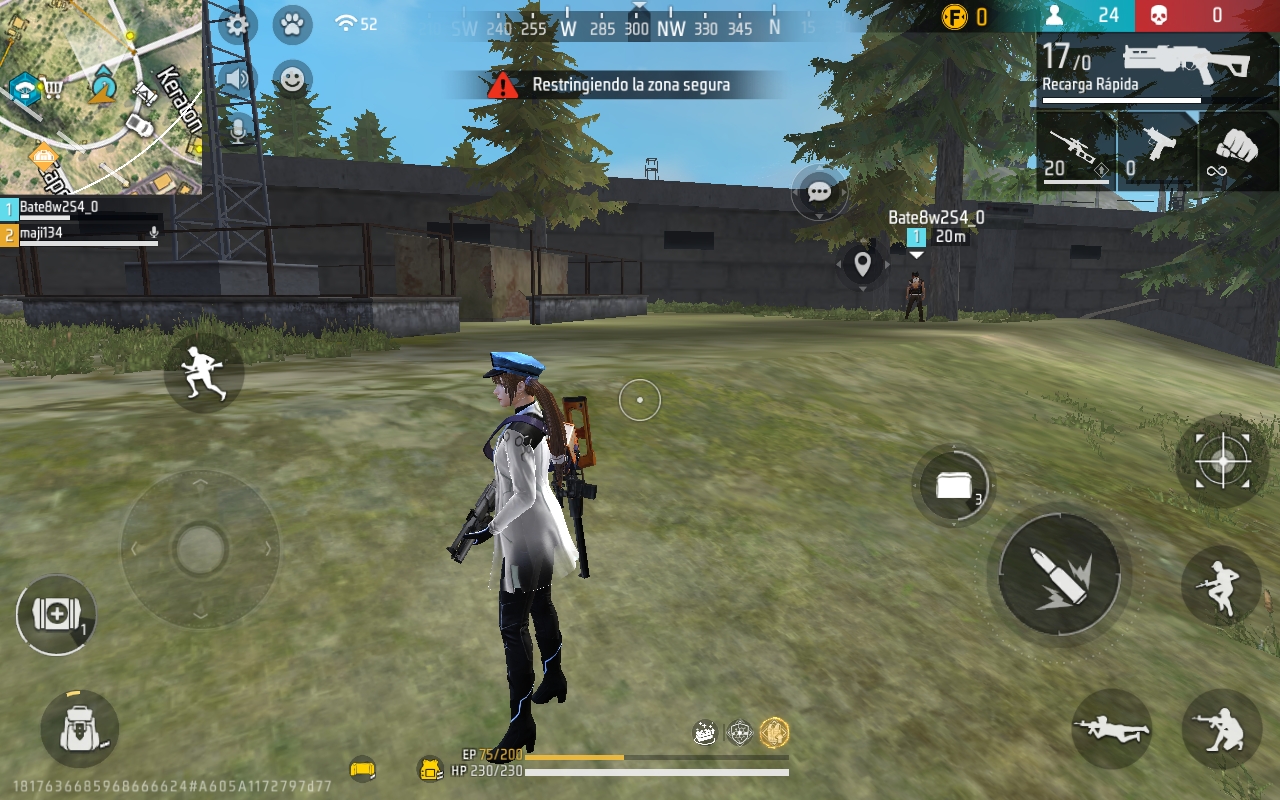Viewport: 1280px width, 800px height.
Task: Tap the sprint running-man button
Action: pos(204,373)
